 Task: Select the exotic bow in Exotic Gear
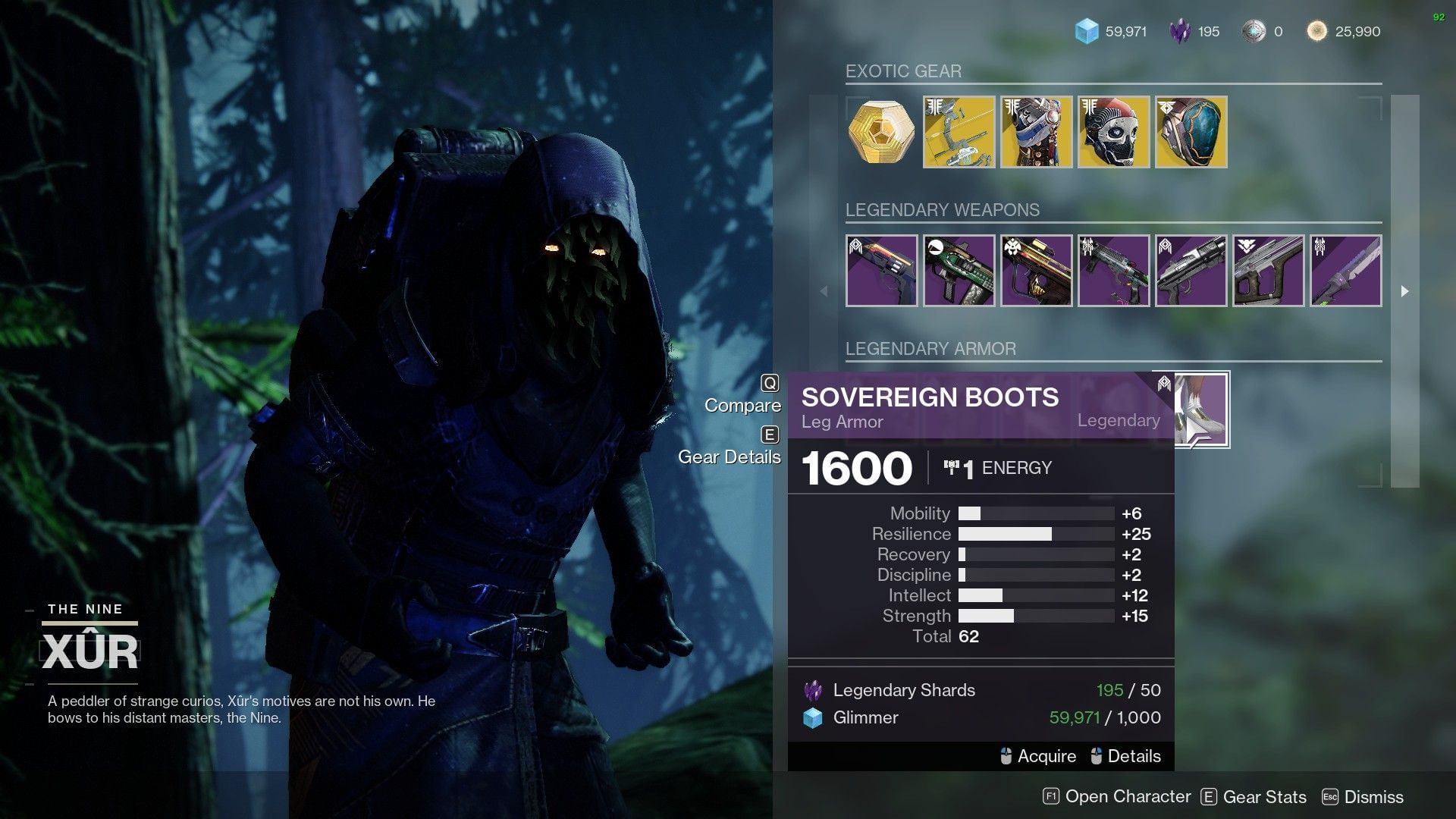(959, 132)
